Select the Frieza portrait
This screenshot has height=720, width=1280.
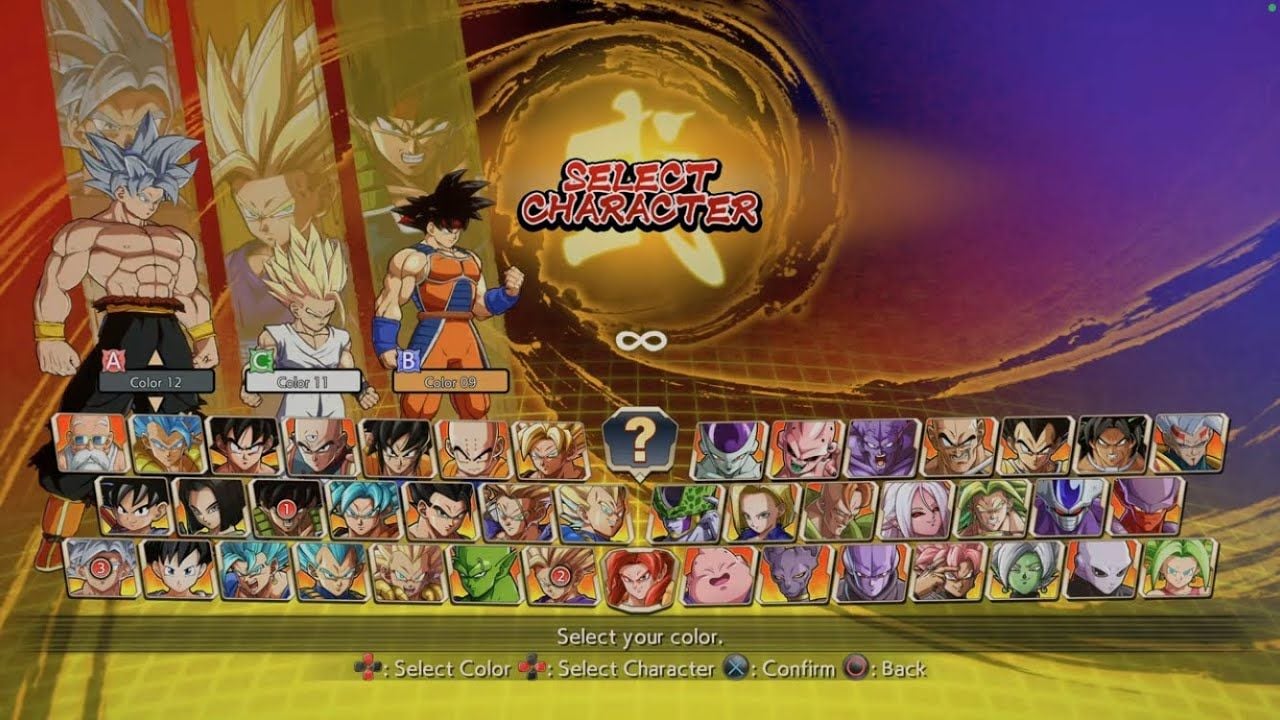[x=729, y=450]
